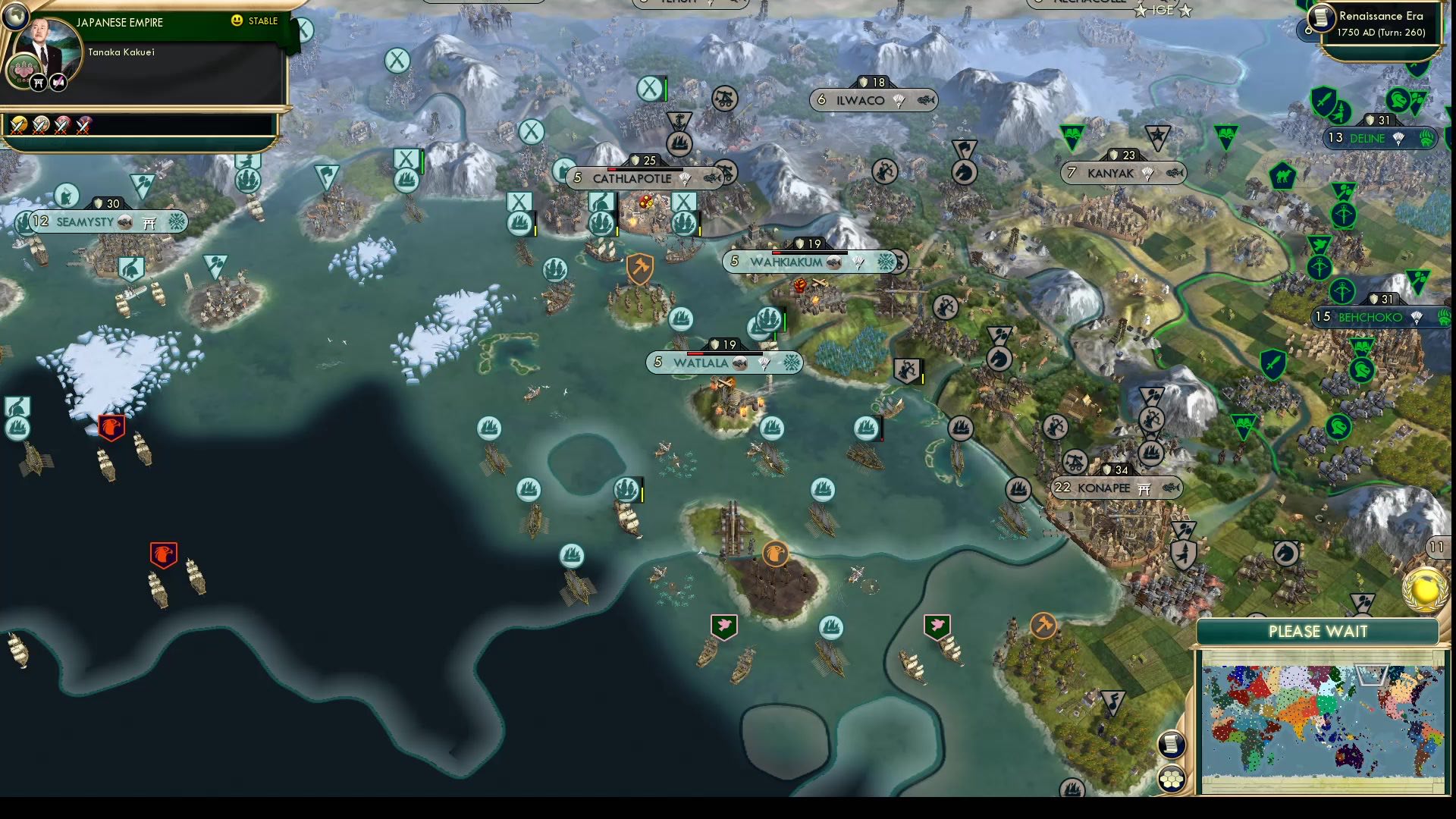Open the notification log scroll icon near minimap
This screenshot has height=819, width=1456.
[1172, 745]
